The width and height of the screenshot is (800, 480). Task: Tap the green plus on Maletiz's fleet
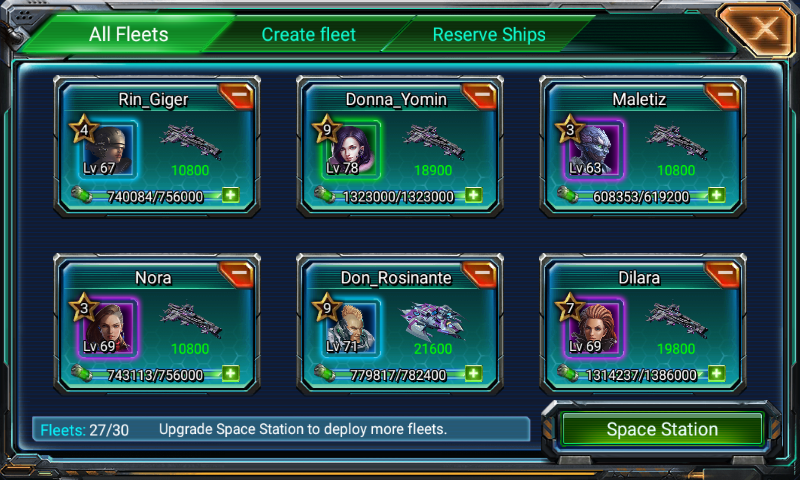point(716,195)
